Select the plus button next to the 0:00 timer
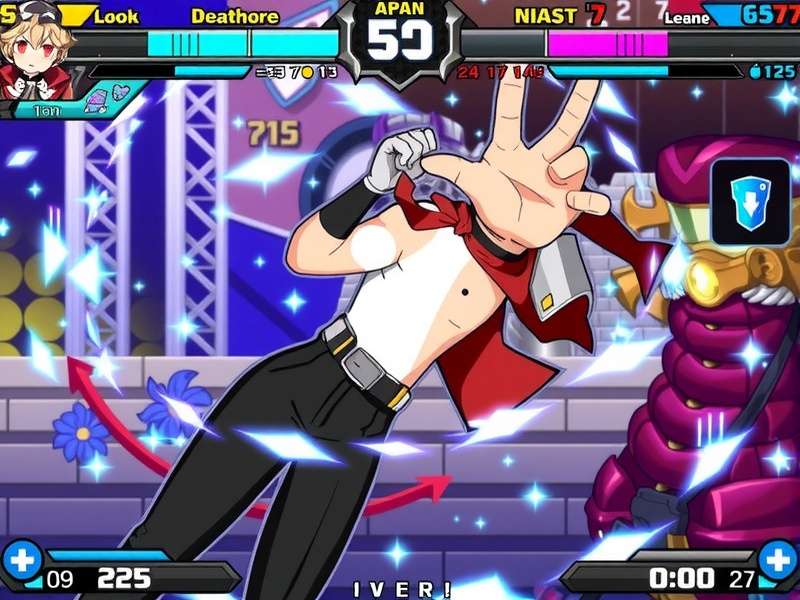Image resolution: width=800 pixels, height=600 pixels. click(x=777, y=559)
